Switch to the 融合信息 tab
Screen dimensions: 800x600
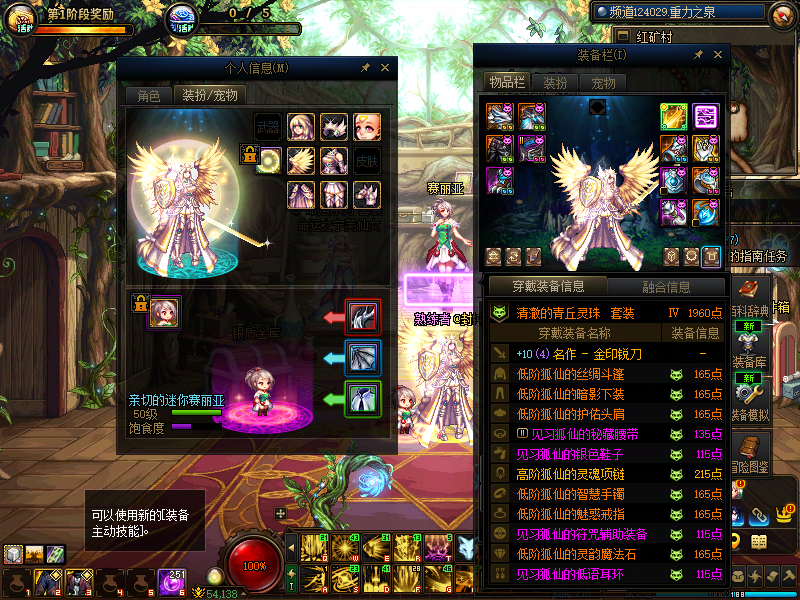[x=666, y=287]
